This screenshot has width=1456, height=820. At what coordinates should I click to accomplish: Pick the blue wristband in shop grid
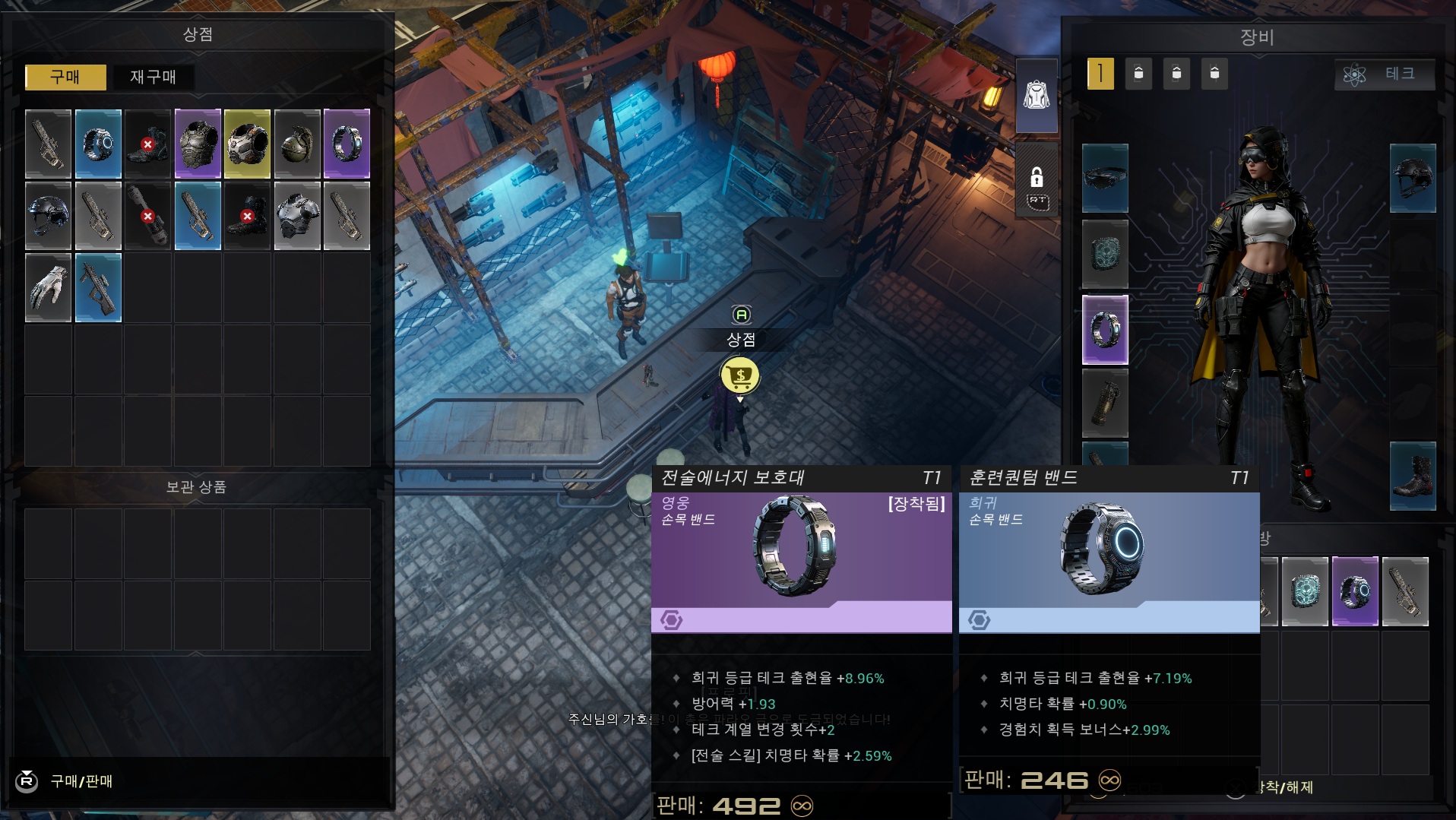click(98, 144)
